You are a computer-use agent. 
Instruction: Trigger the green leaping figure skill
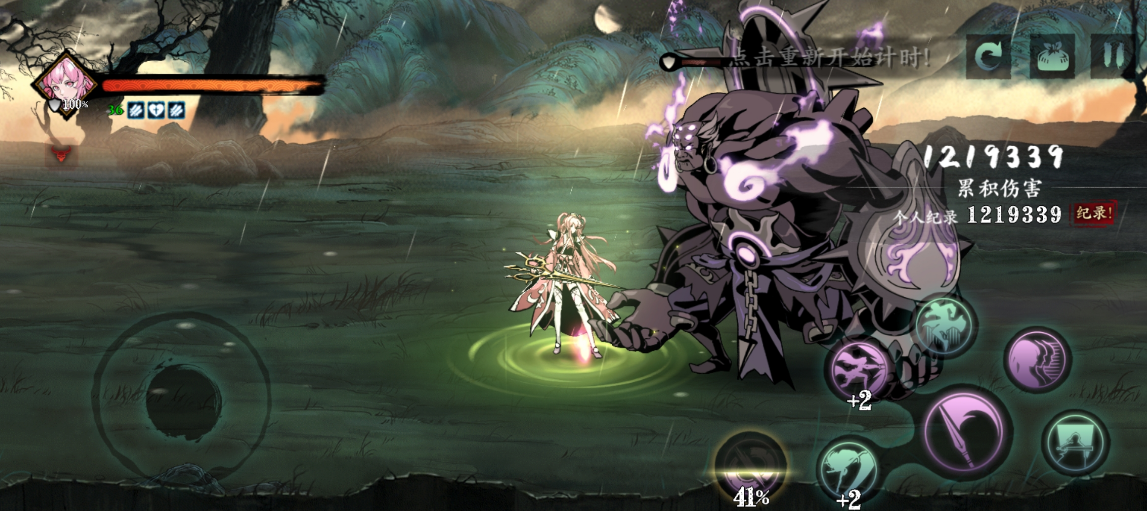943,325
